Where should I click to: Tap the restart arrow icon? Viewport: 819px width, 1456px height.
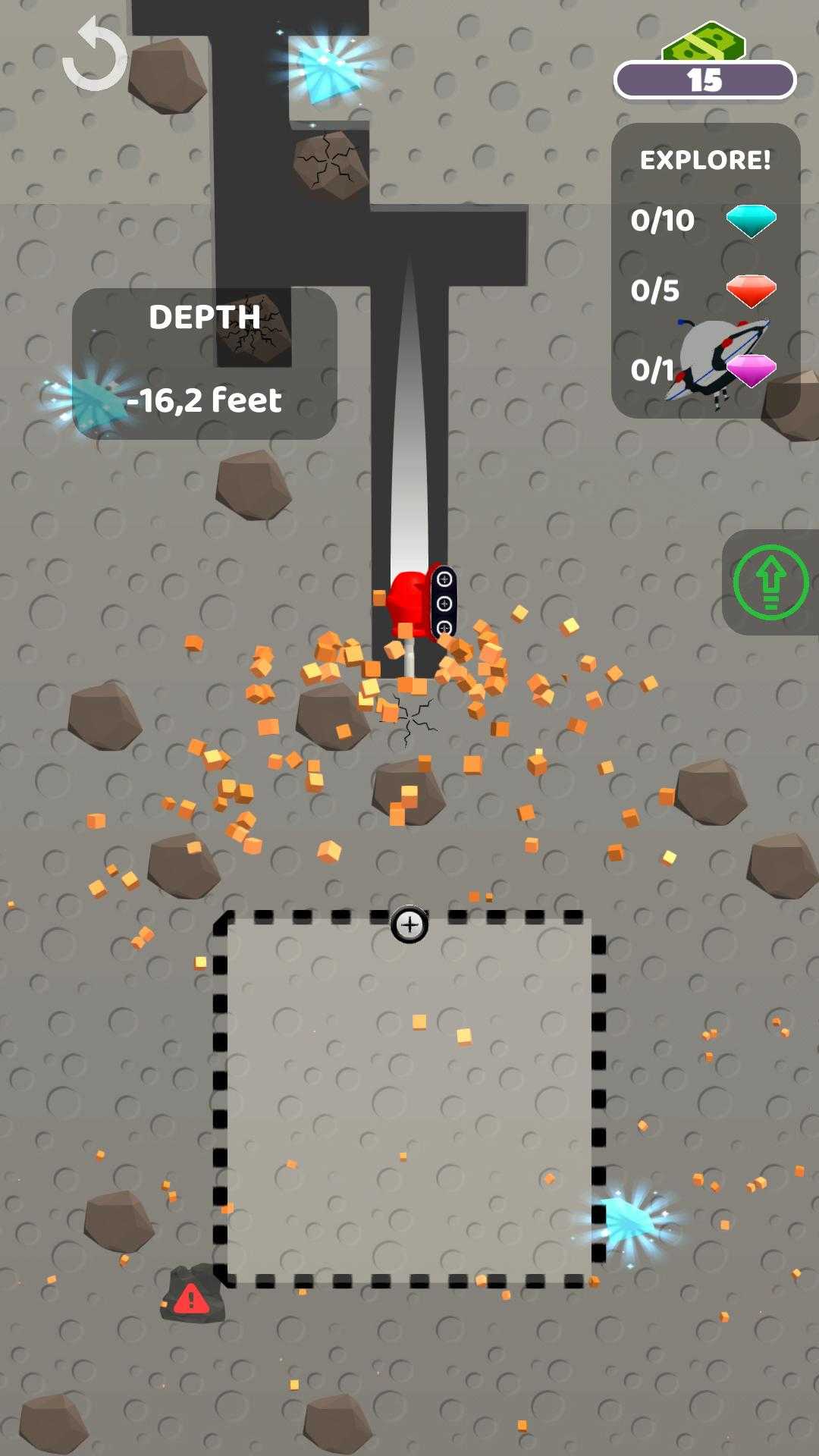(96, 57)
